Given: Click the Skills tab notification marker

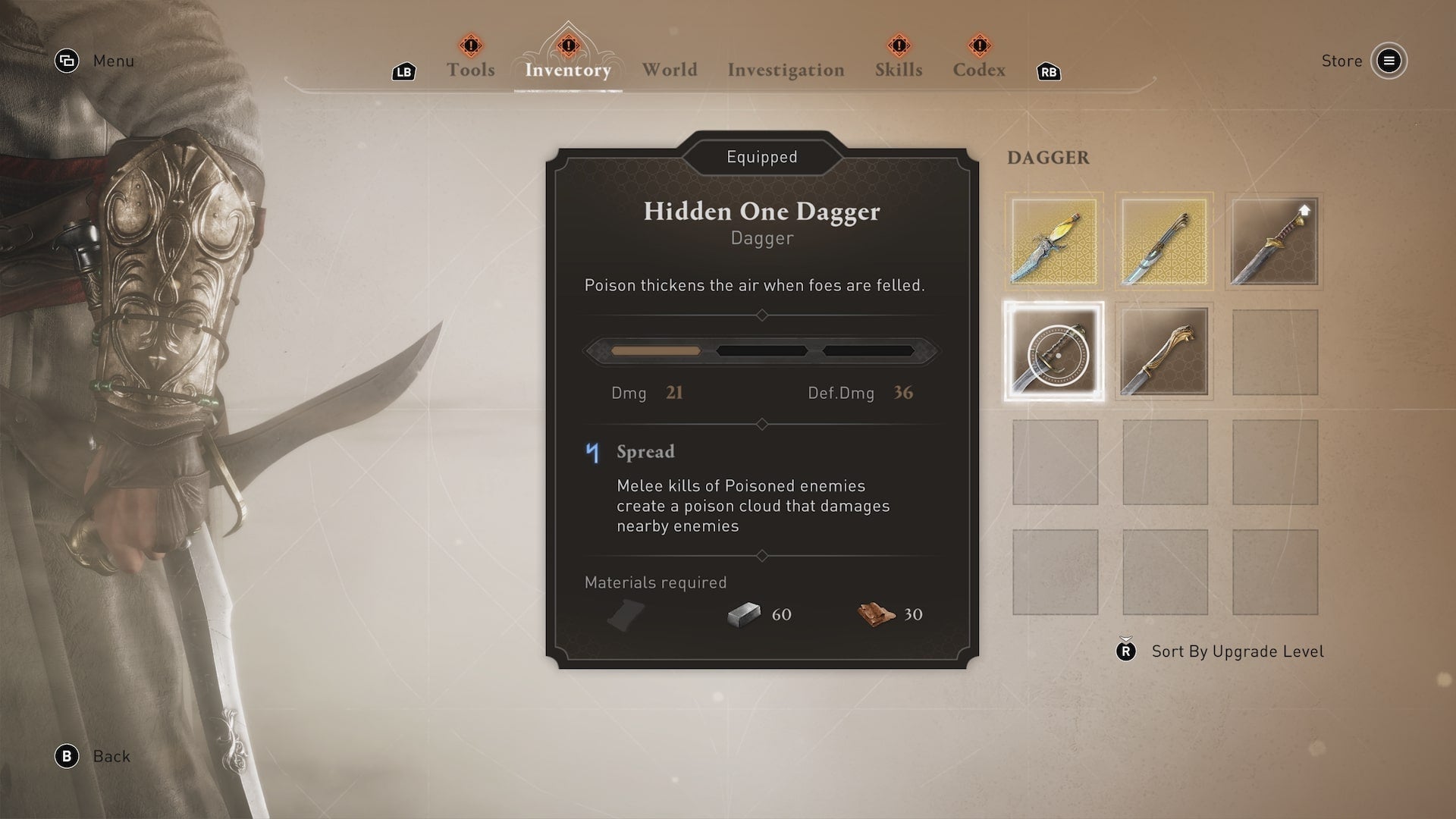Looking at the screenshot, I should tap(899, 45).
